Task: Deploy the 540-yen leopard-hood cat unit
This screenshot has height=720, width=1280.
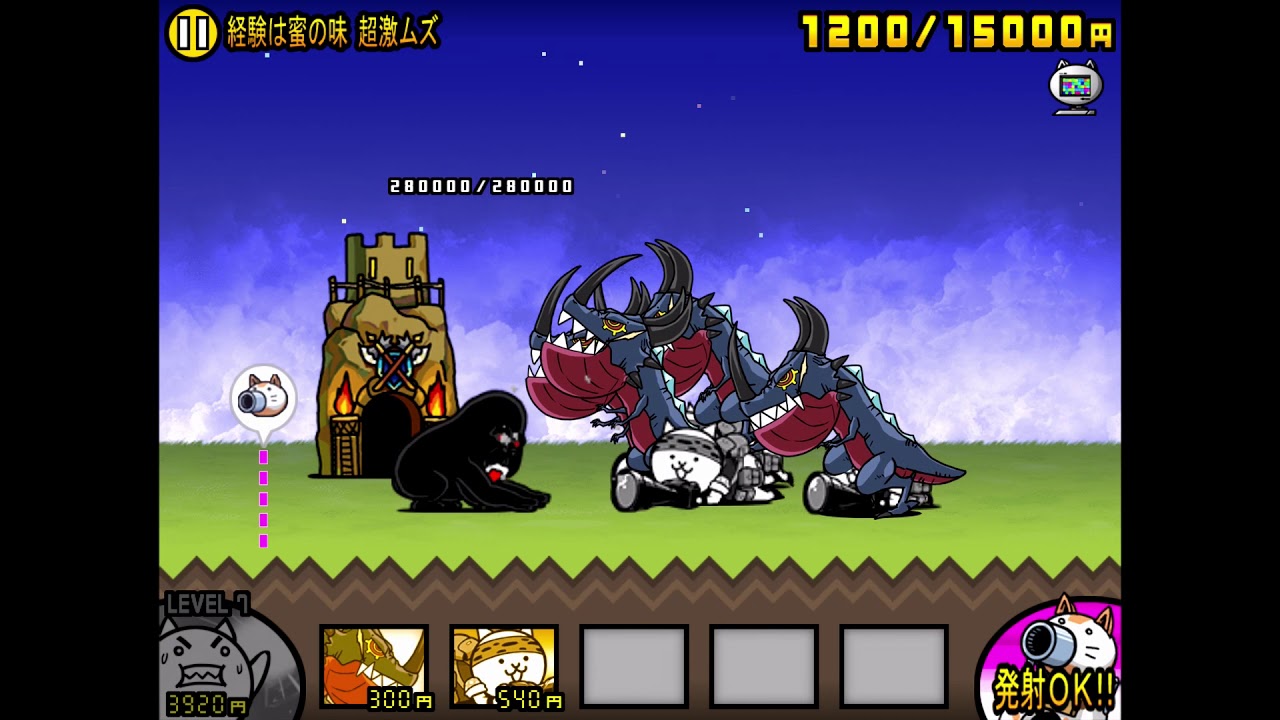Action: (504, 666)
